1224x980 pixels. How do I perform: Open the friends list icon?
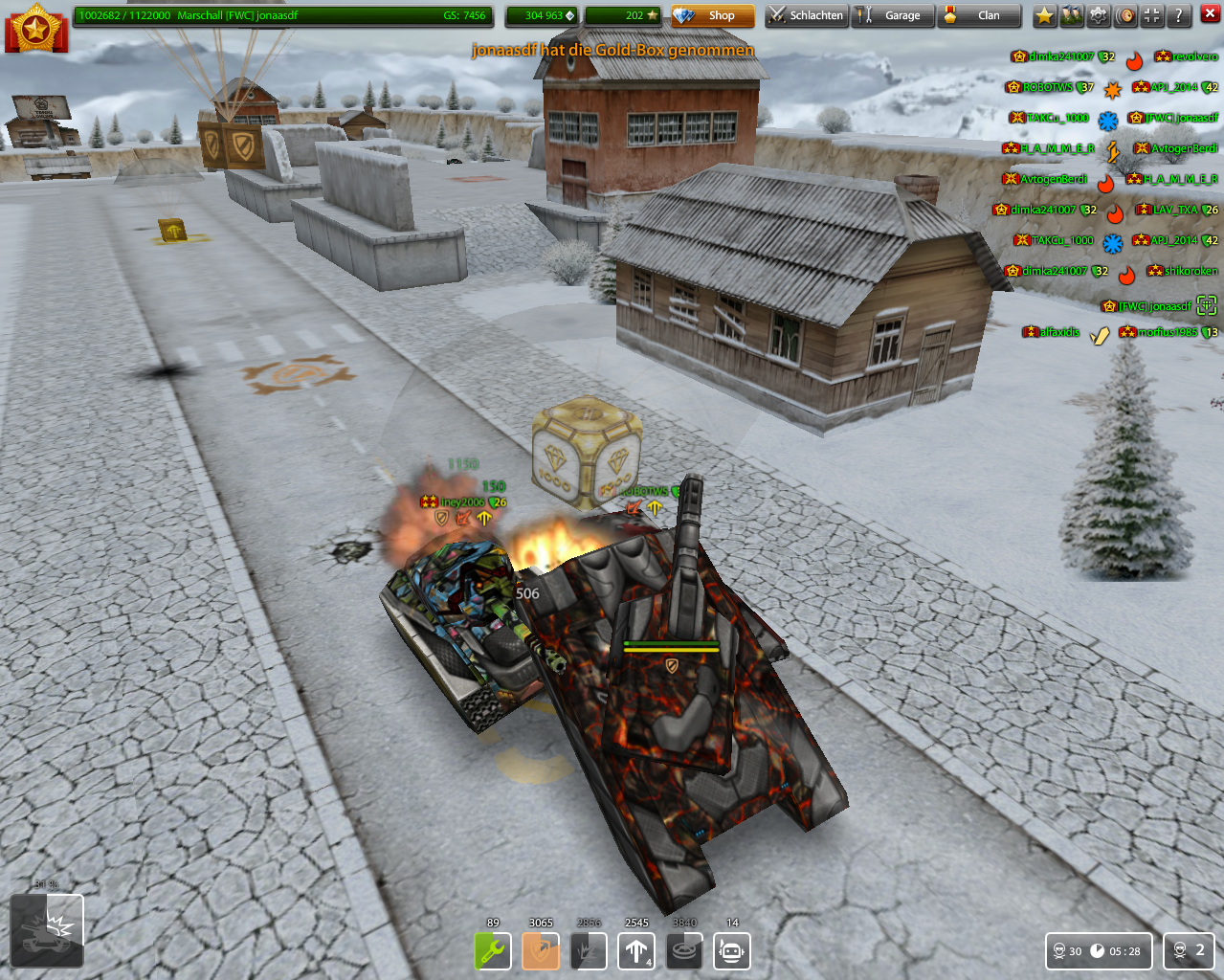tap(1072, 15)
